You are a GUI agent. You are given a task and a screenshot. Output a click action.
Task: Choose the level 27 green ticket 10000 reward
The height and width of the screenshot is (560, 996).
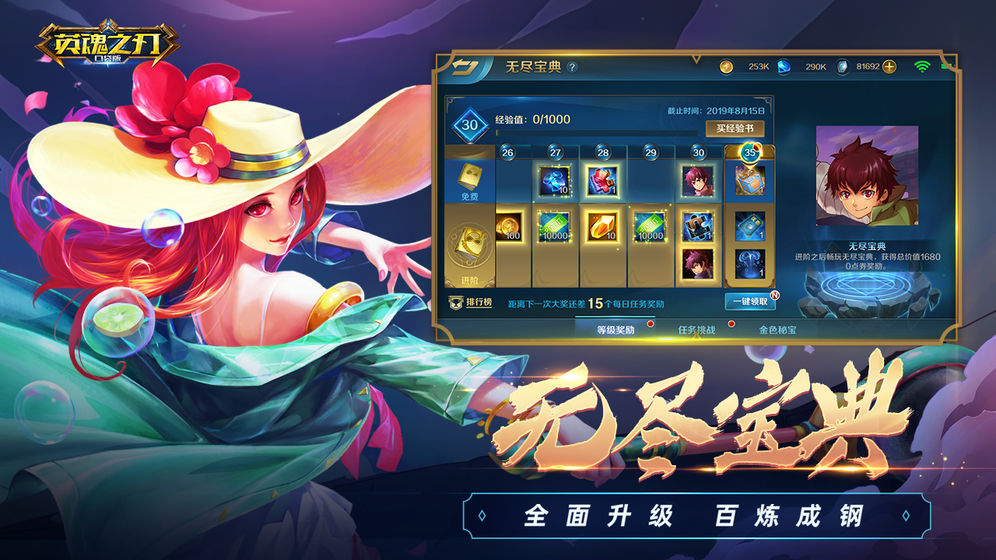554,226
